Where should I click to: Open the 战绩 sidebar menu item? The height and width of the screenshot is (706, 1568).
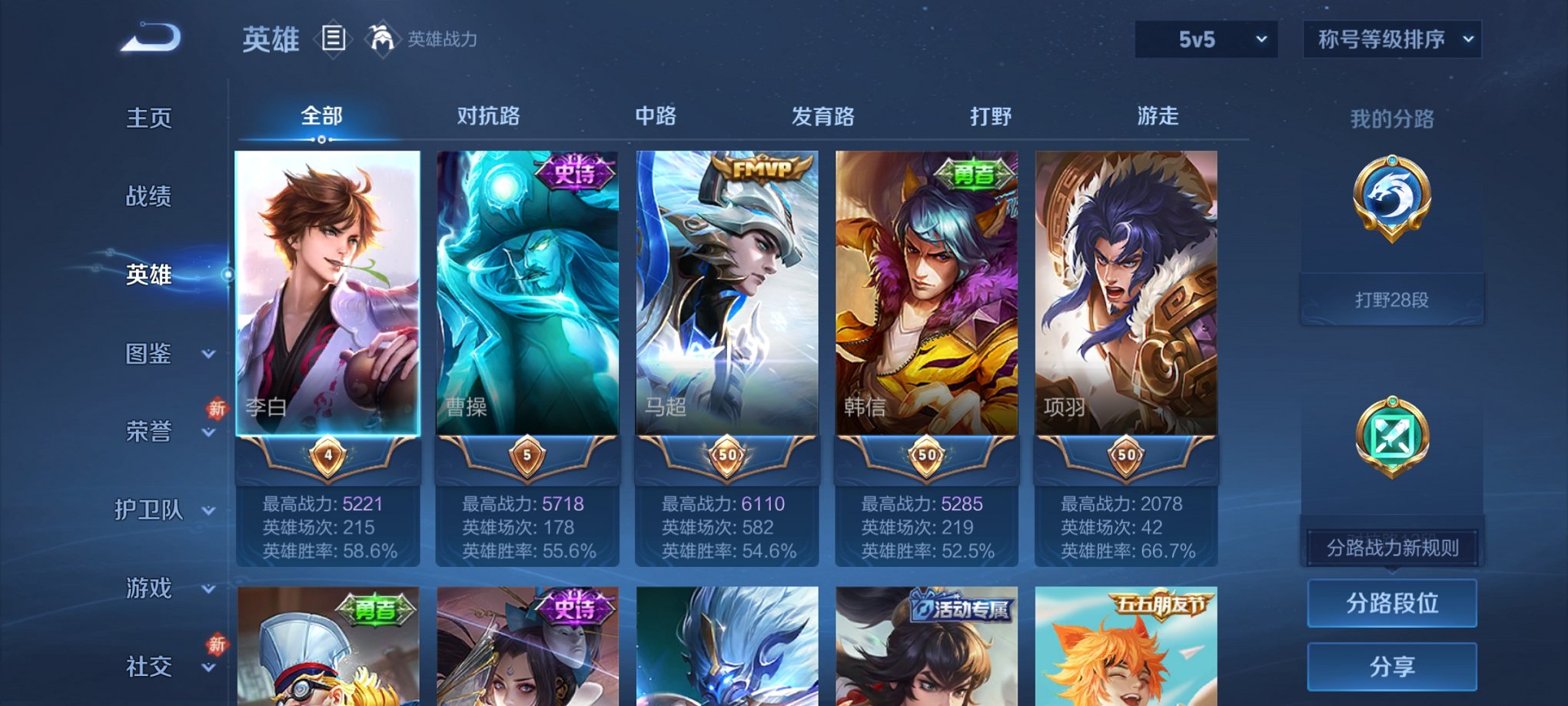point(148,196)
